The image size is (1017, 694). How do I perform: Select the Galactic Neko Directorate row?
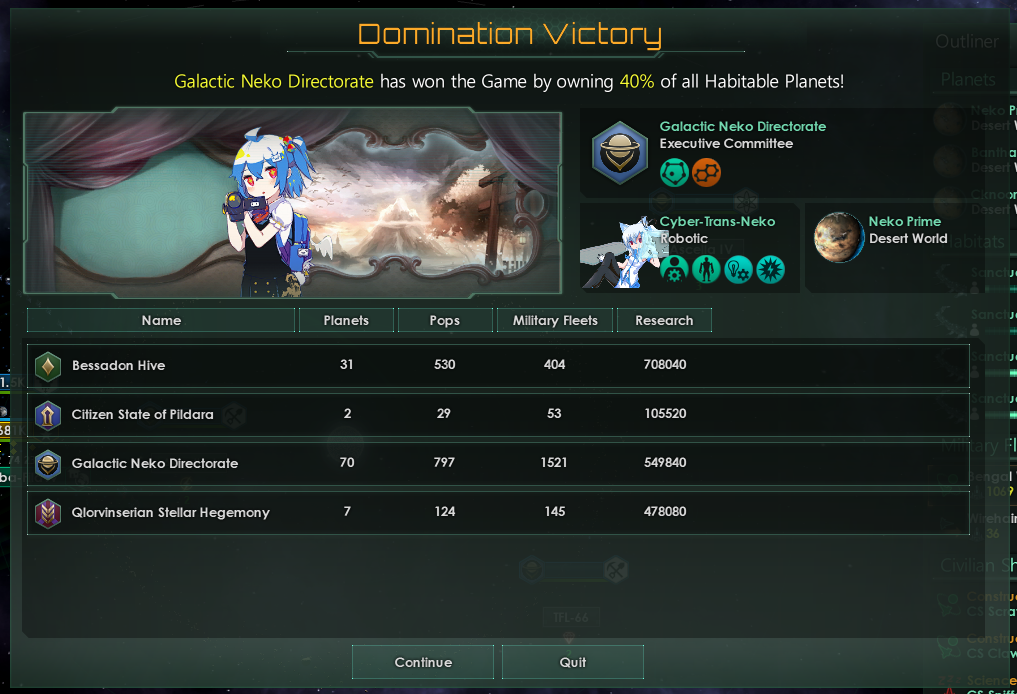coord(498,463)
